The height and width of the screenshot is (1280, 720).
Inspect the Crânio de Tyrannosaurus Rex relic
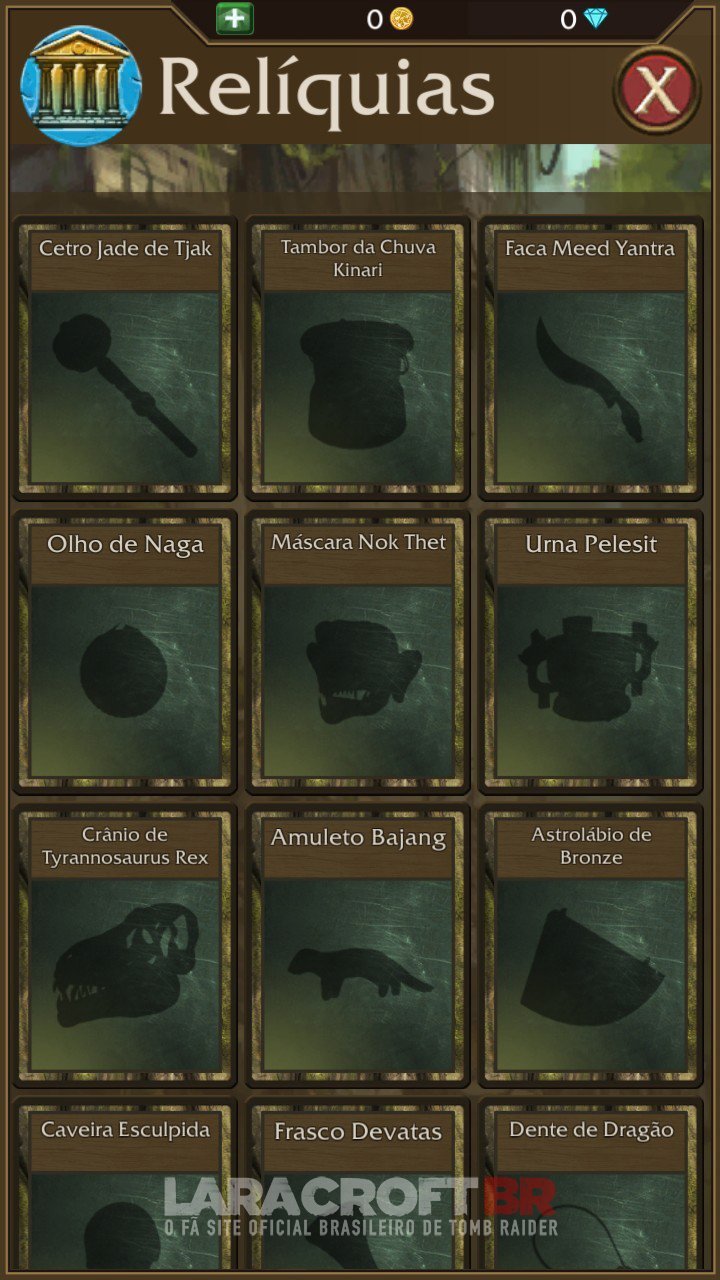(125, 945)
